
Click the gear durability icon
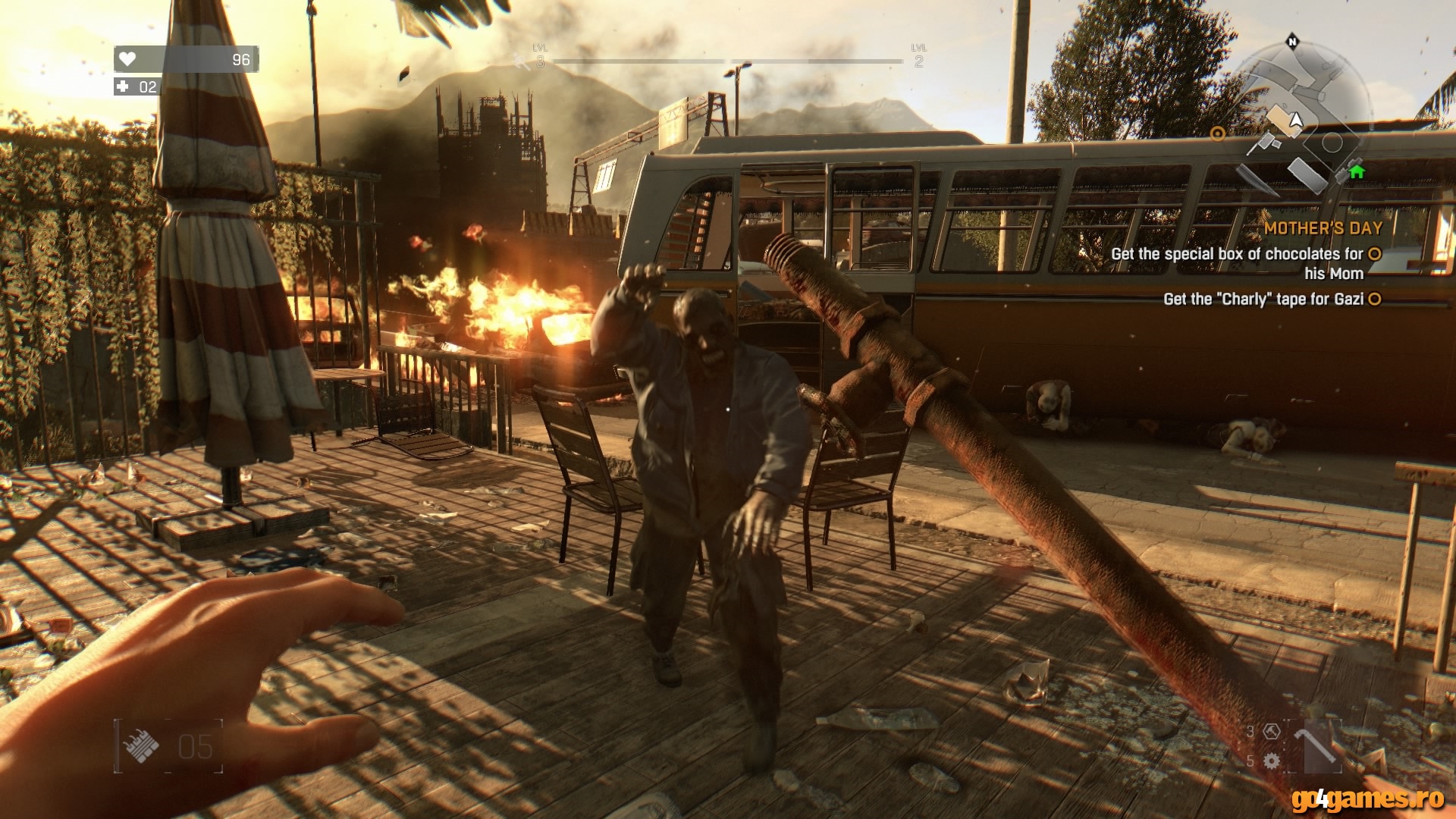point(1272,760)
